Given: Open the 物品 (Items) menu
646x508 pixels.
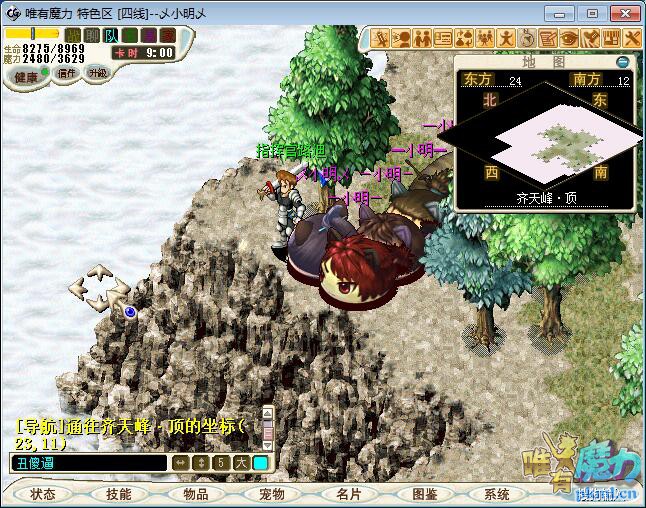Looking at the screenshot, I should pos(195,494).
